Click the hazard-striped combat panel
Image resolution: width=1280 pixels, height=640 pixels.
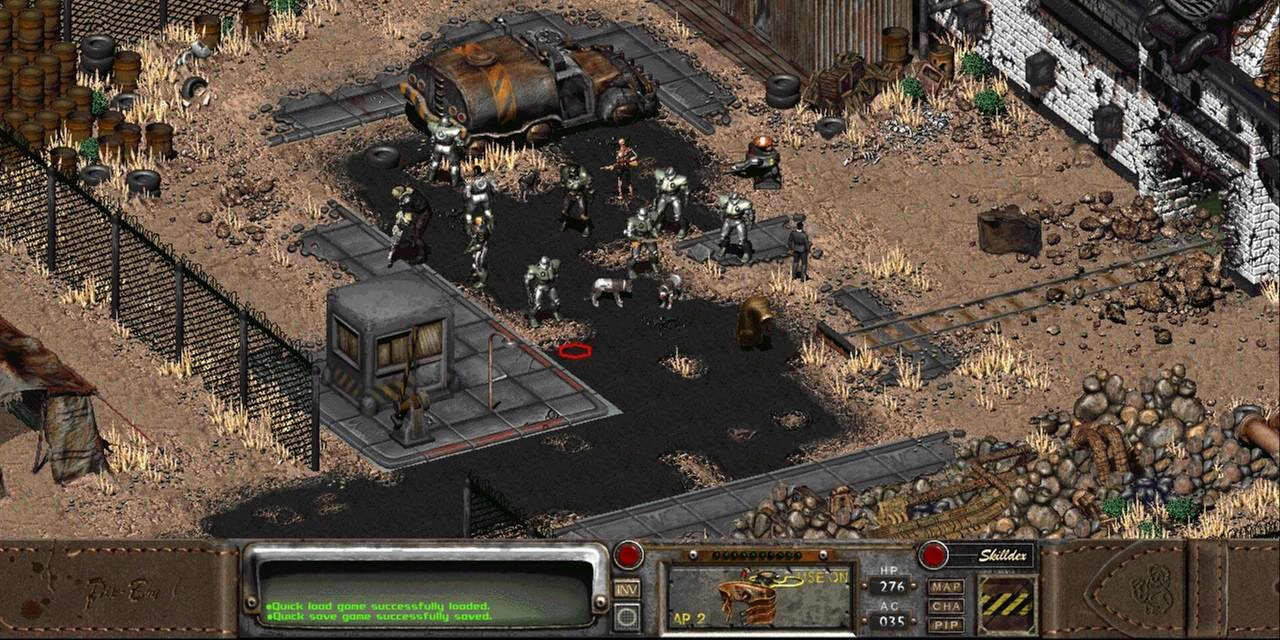point(1007,604)
